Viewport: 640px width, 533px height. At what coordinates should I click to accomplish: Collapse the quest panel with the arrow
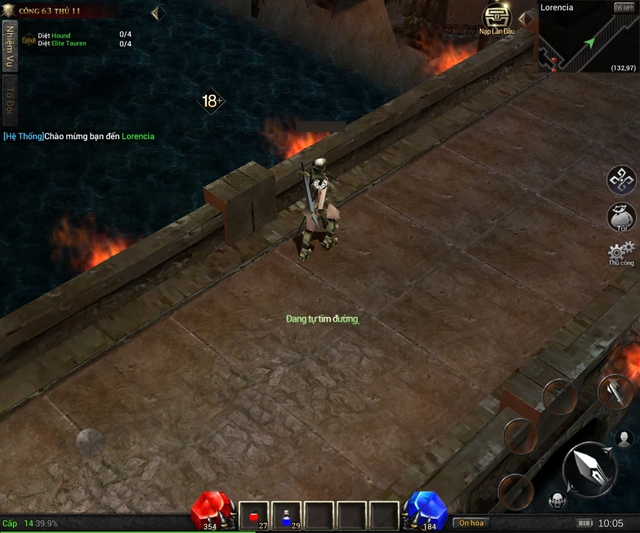155,13
